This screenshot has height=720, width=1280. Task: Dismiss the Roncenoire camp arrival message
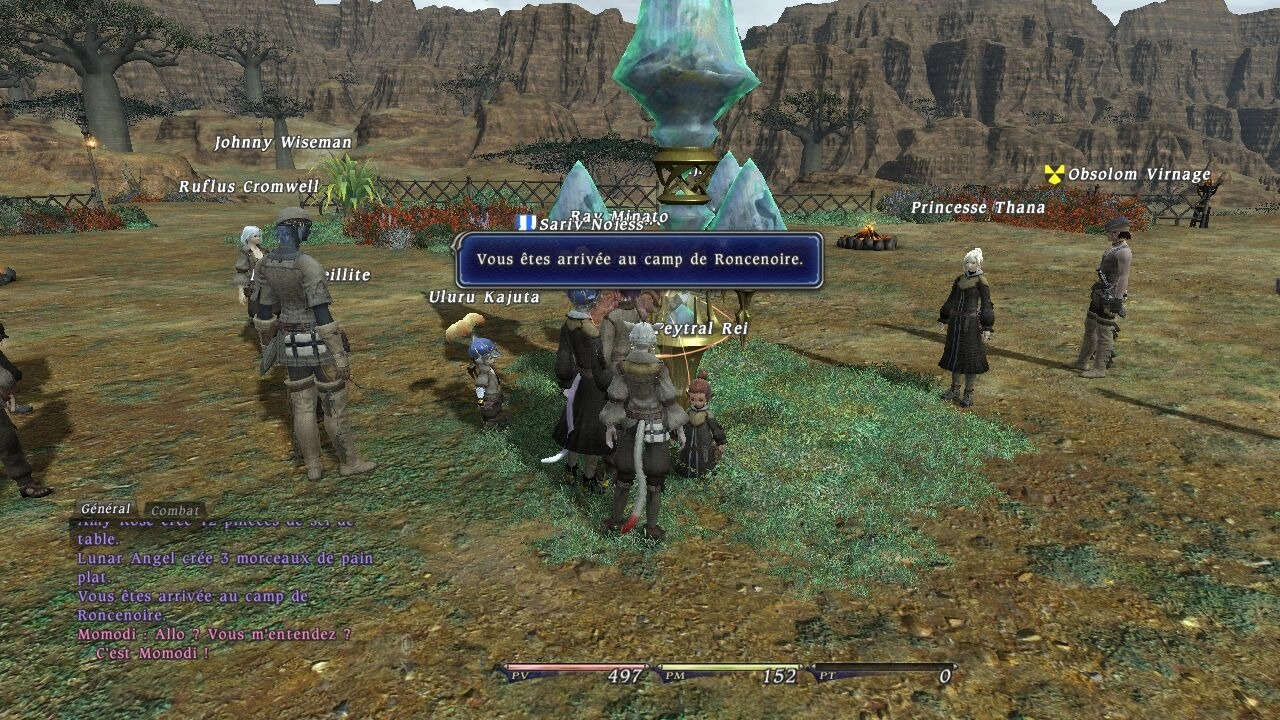pos(639,260)
